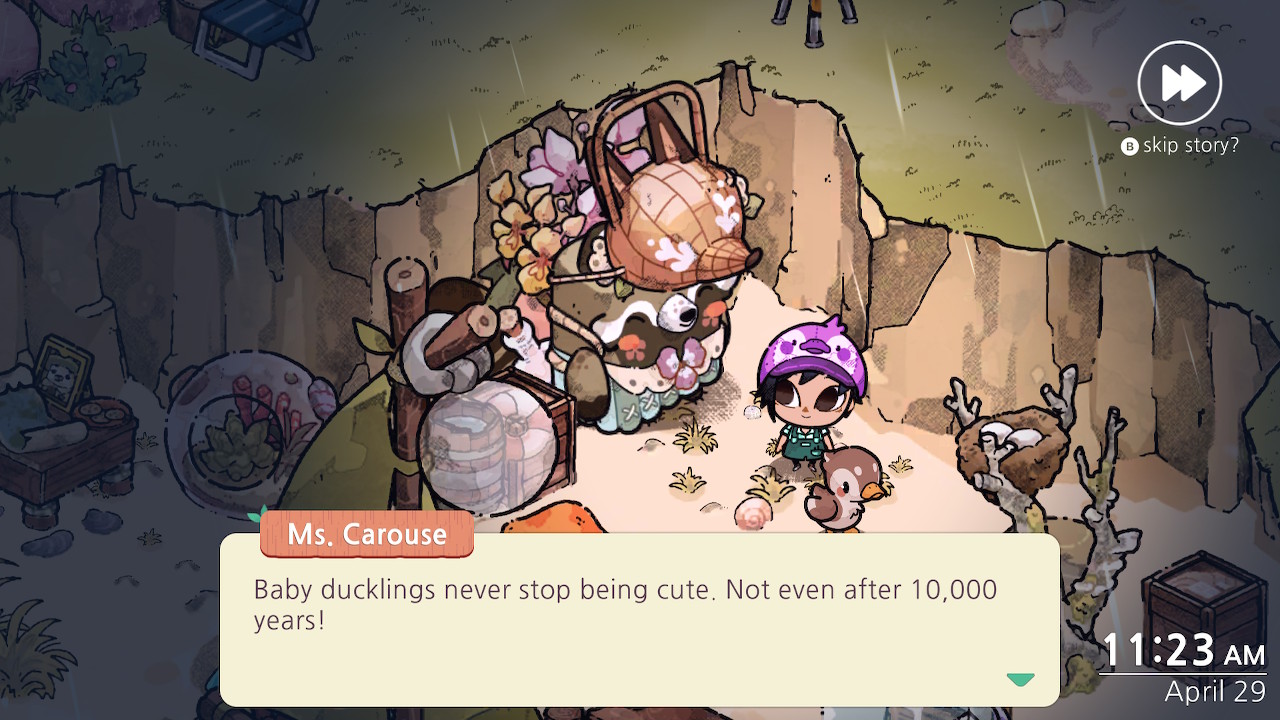This screenshot has width=1280, height=720.
Task: Select the April 29 date label
Action: 1216,691
